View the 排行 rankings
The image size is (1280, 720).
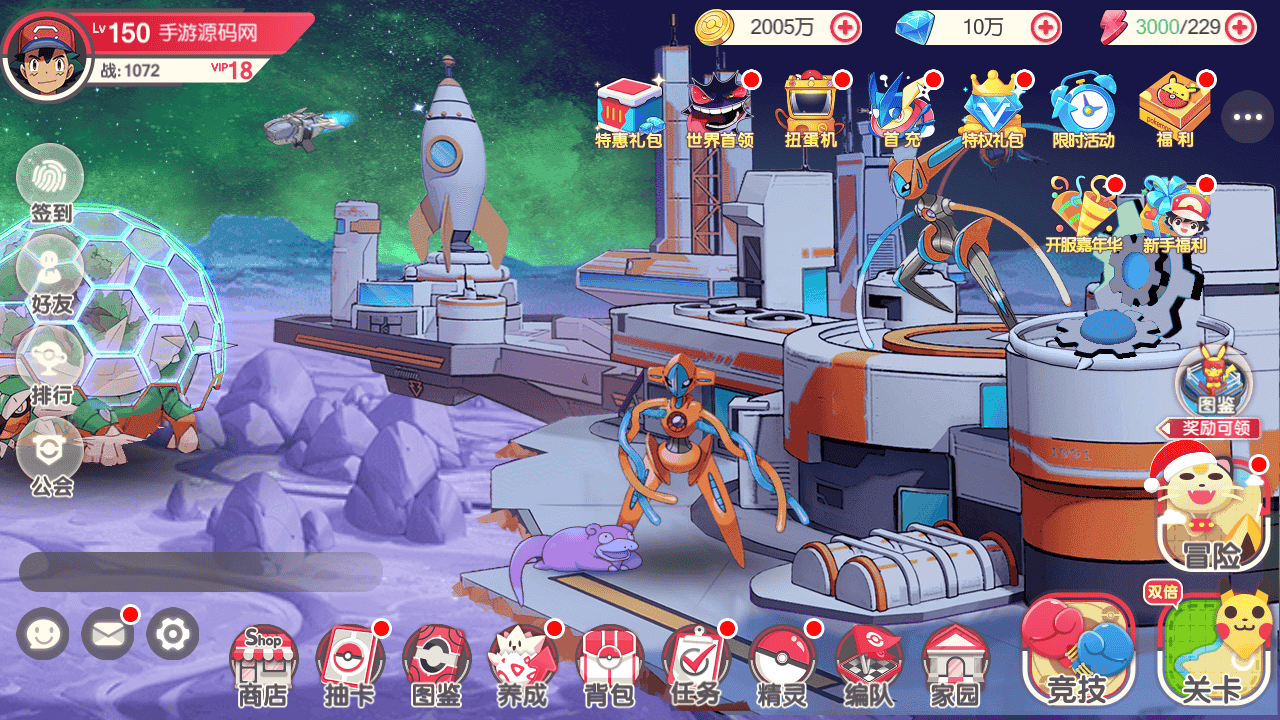[50, 365]
